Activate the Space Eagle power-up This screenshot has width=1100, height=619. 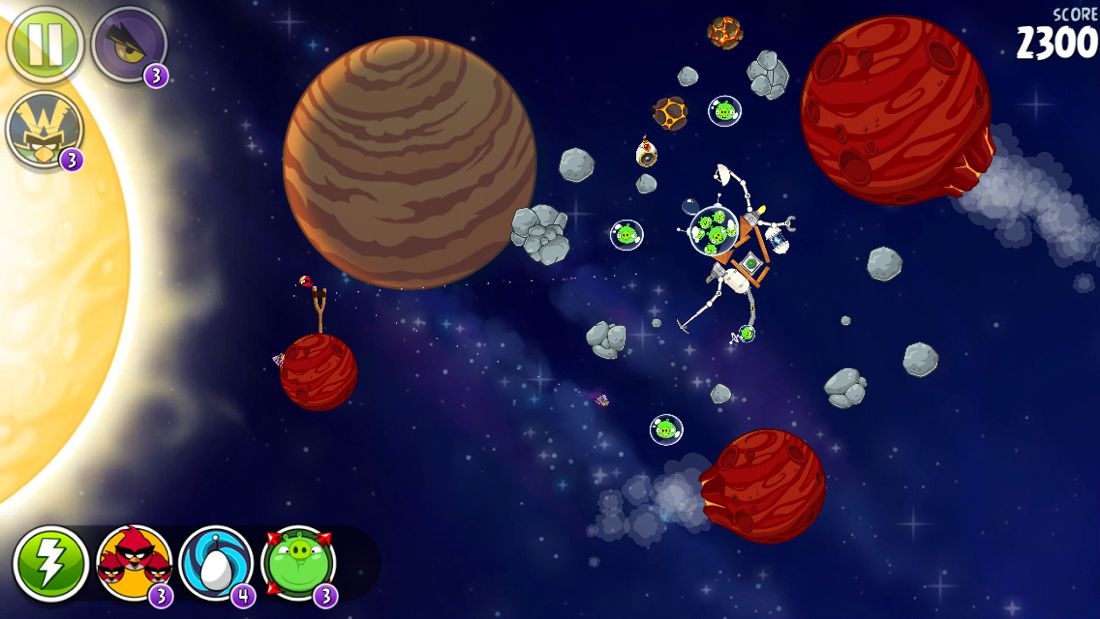coord(128,44)
